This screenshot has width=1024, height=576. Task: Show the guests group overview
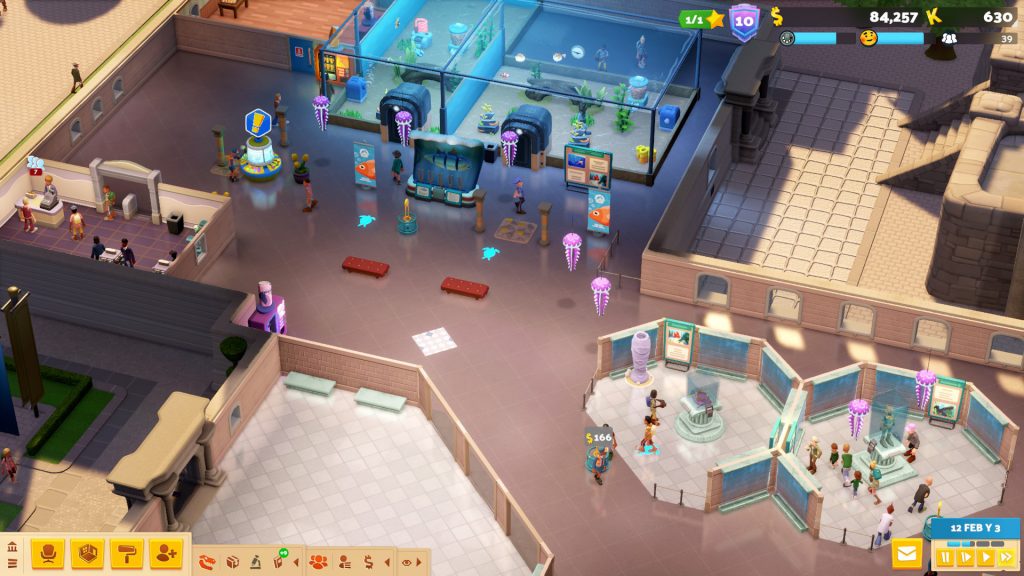[318, 562]
